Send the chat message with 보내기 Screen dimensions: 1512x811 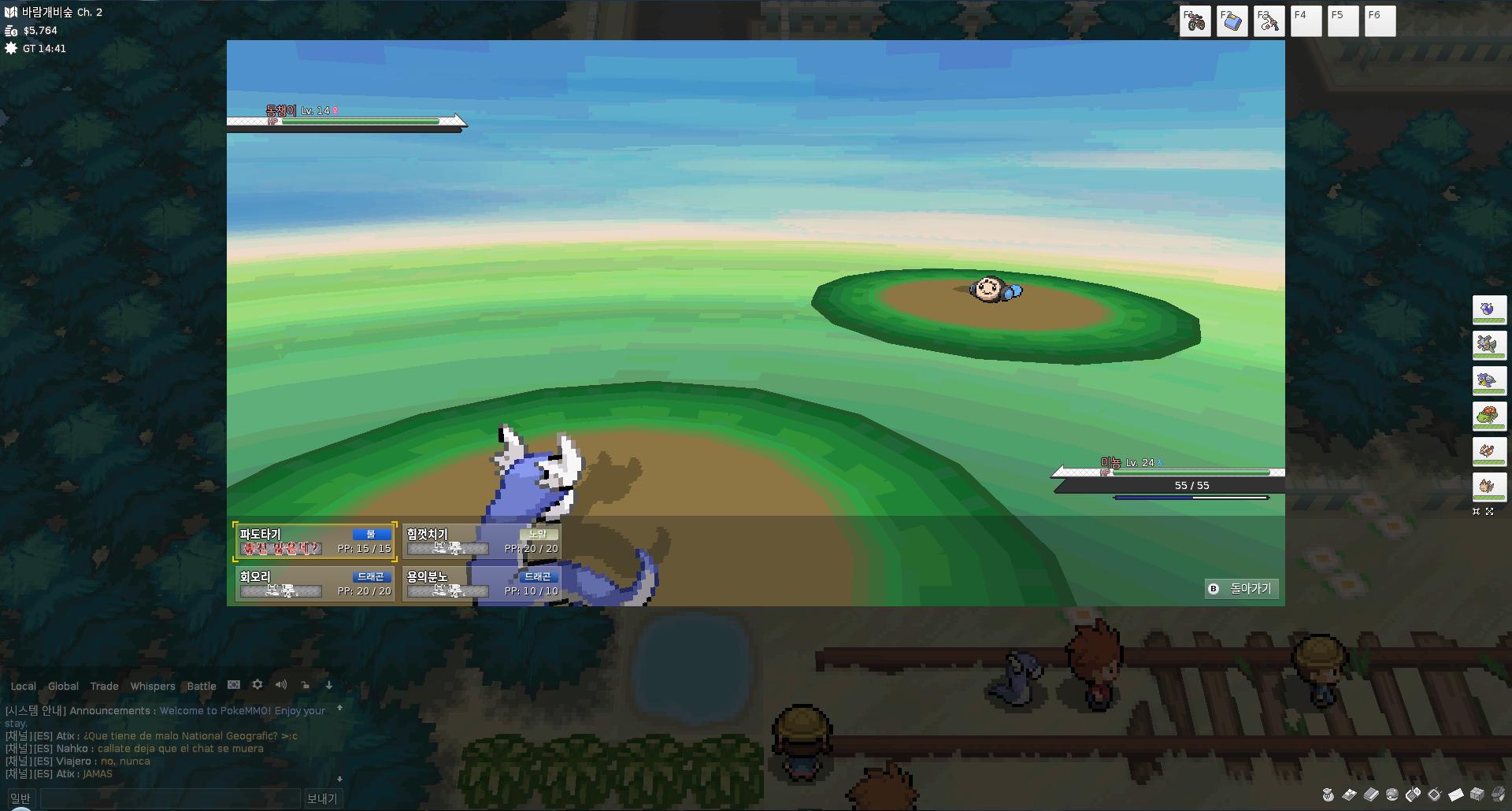pyautogui.click(x=321, y=798)
